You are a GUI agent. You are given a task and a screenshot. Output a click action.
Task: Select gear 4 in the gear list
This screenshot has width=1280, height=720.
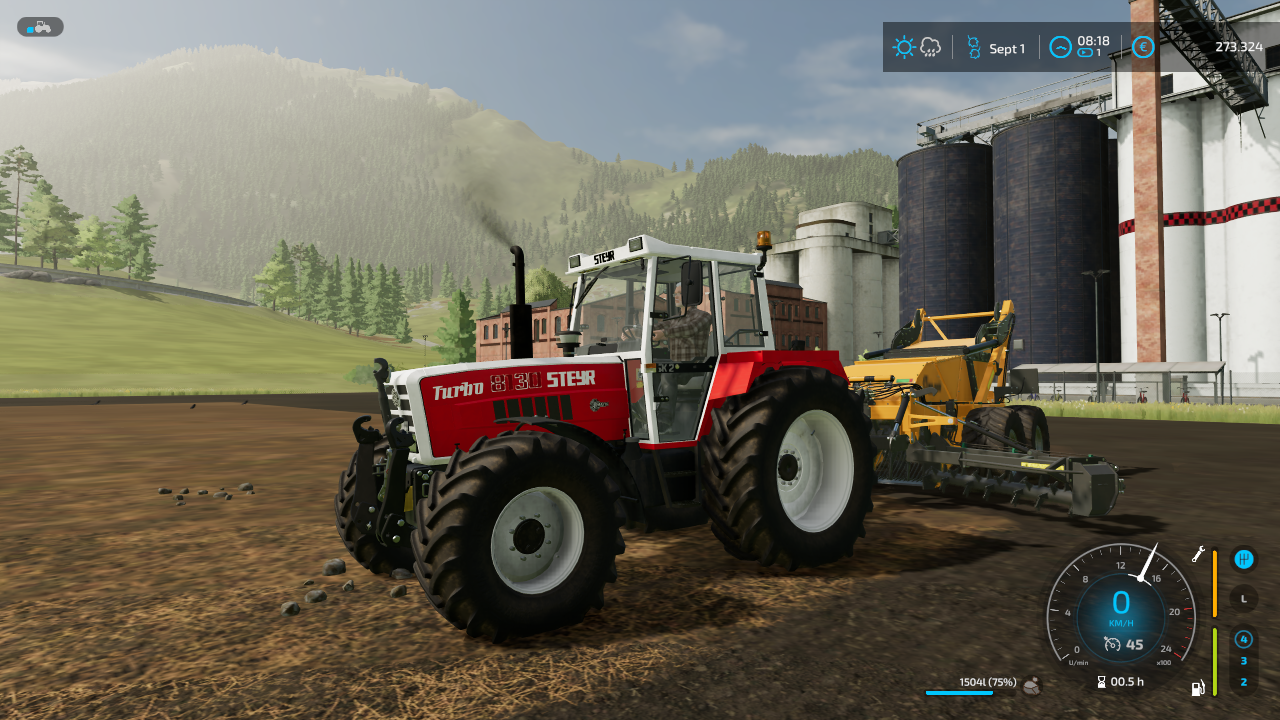tap(1243, 639)
